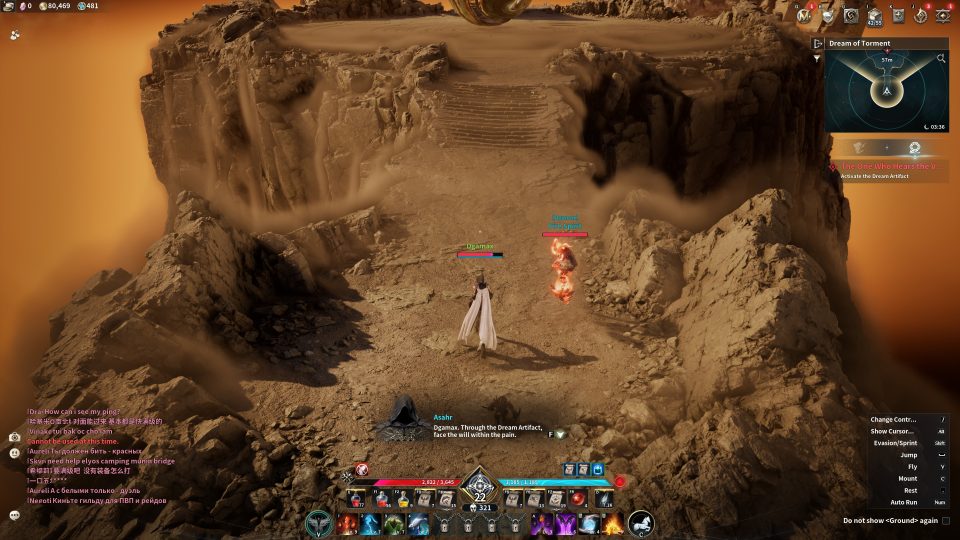960x540 pixels.
Task: Summon the white horse mount
Action: tap(641, 523)
